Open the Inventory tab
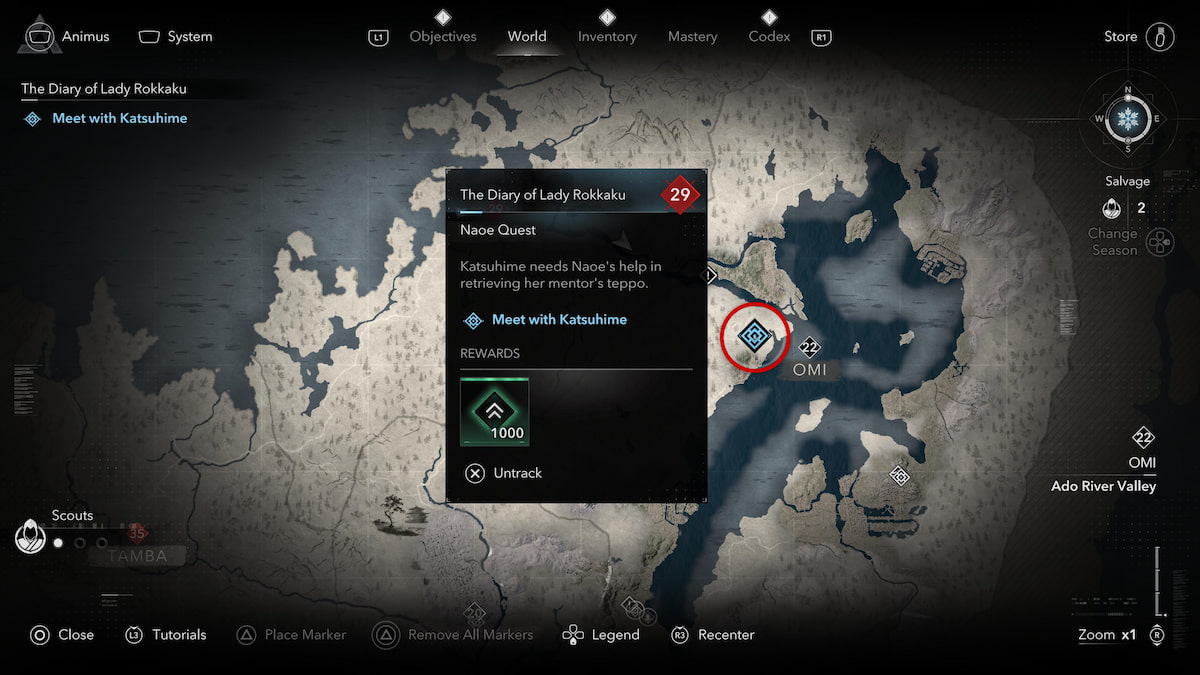Image resolution: width=1200 pixels, height=675 pixels. pyautogui.click(x=607, y=36)
